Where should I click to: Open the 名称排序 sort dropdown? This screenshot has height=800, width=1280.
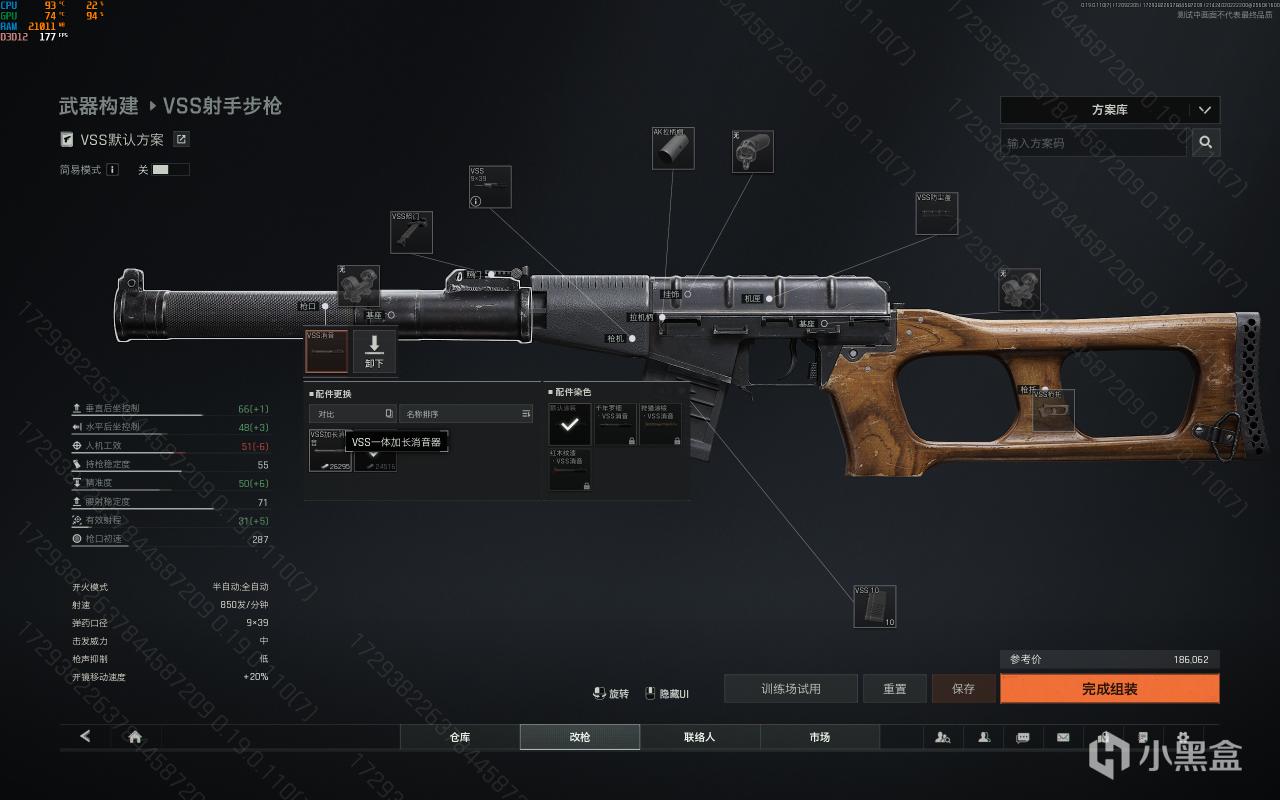click(x=465, y=413)
